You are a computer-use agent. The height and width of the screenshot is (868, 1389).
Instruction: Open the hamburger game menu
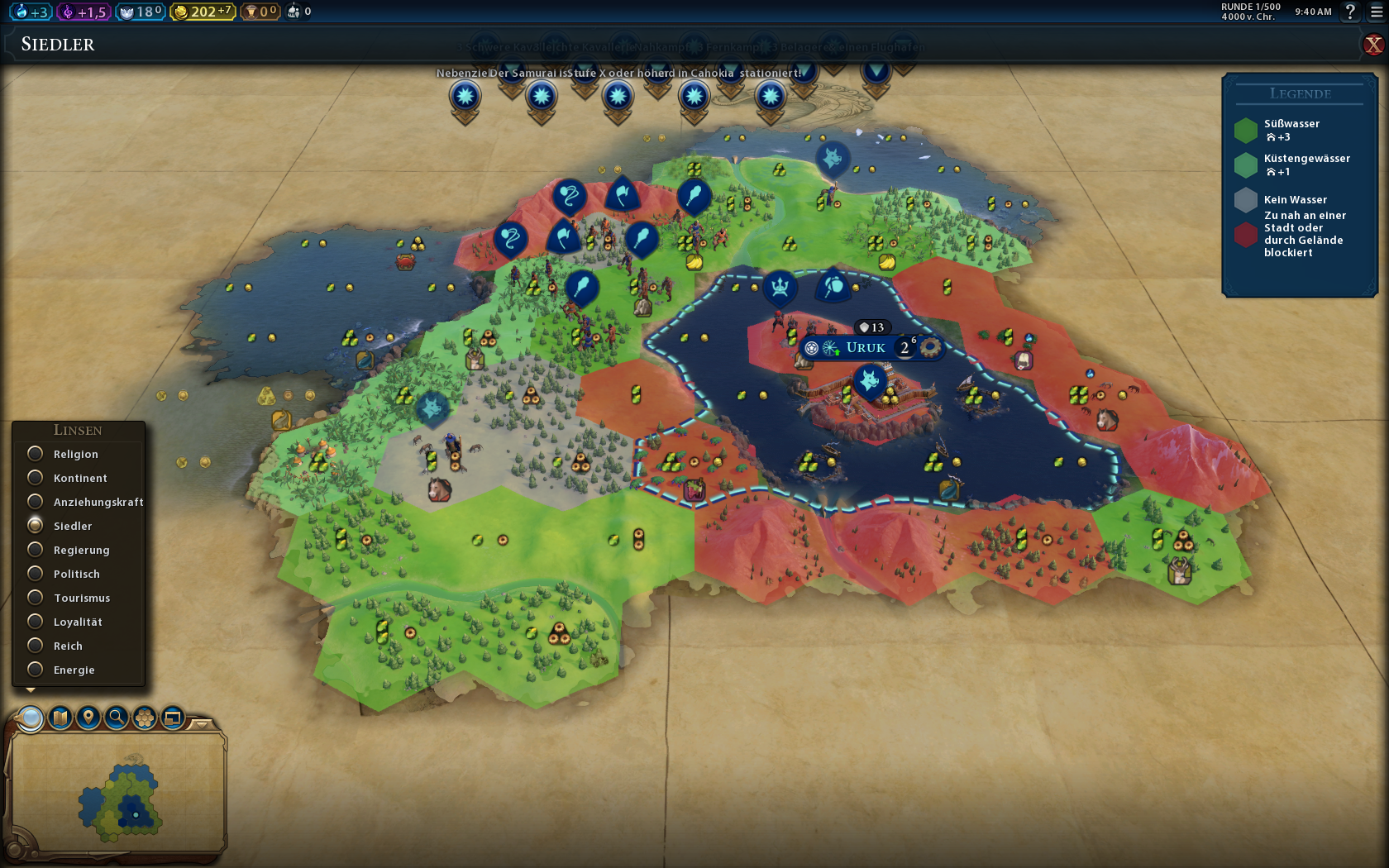[1377, 12]
